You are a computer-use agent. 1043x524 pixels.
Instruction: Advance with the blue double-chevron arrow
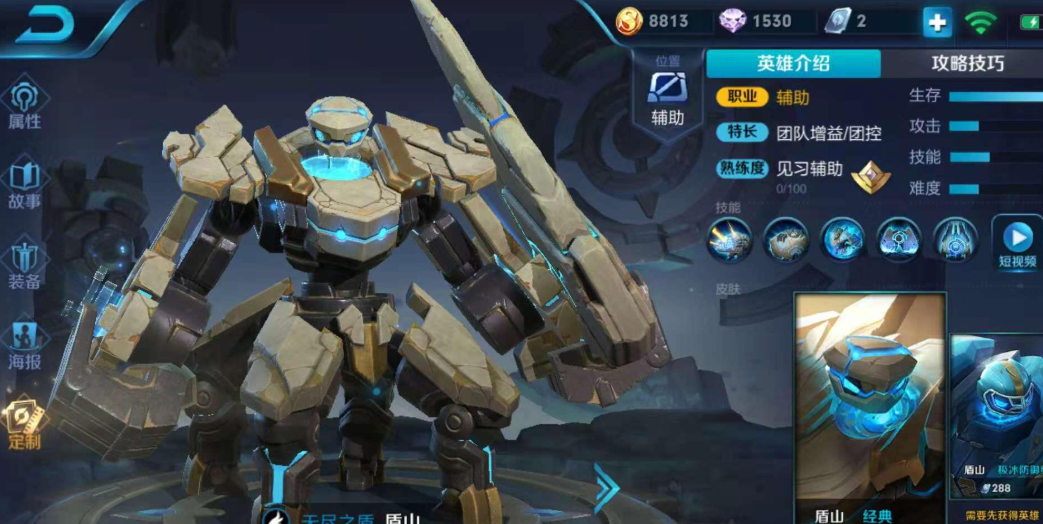(606, 489)
